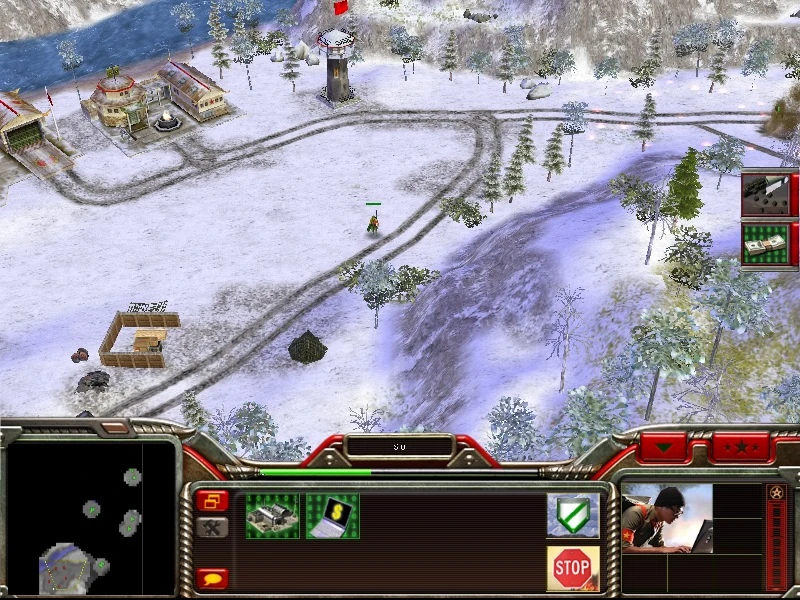This screenshot has width=800, height=600.
Task: Use the artillery shortcut on the side
Action: coord(766,194)
